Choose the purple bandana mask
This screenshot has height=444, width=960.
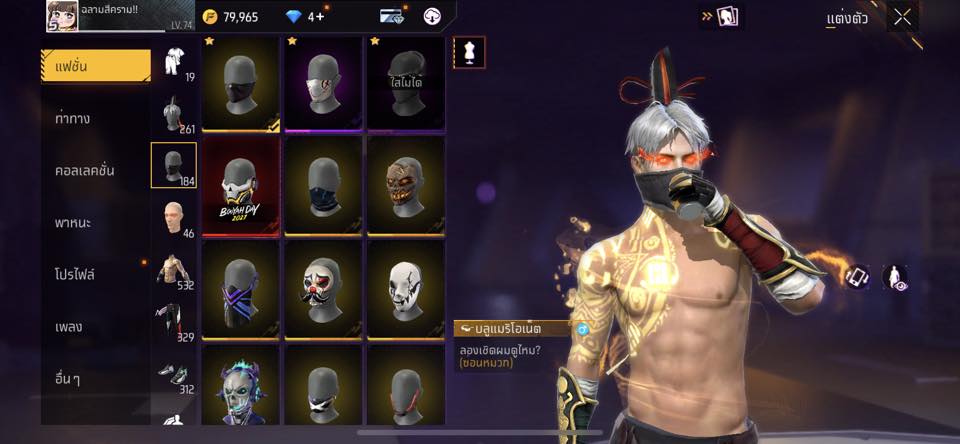(x=241, y=289)
